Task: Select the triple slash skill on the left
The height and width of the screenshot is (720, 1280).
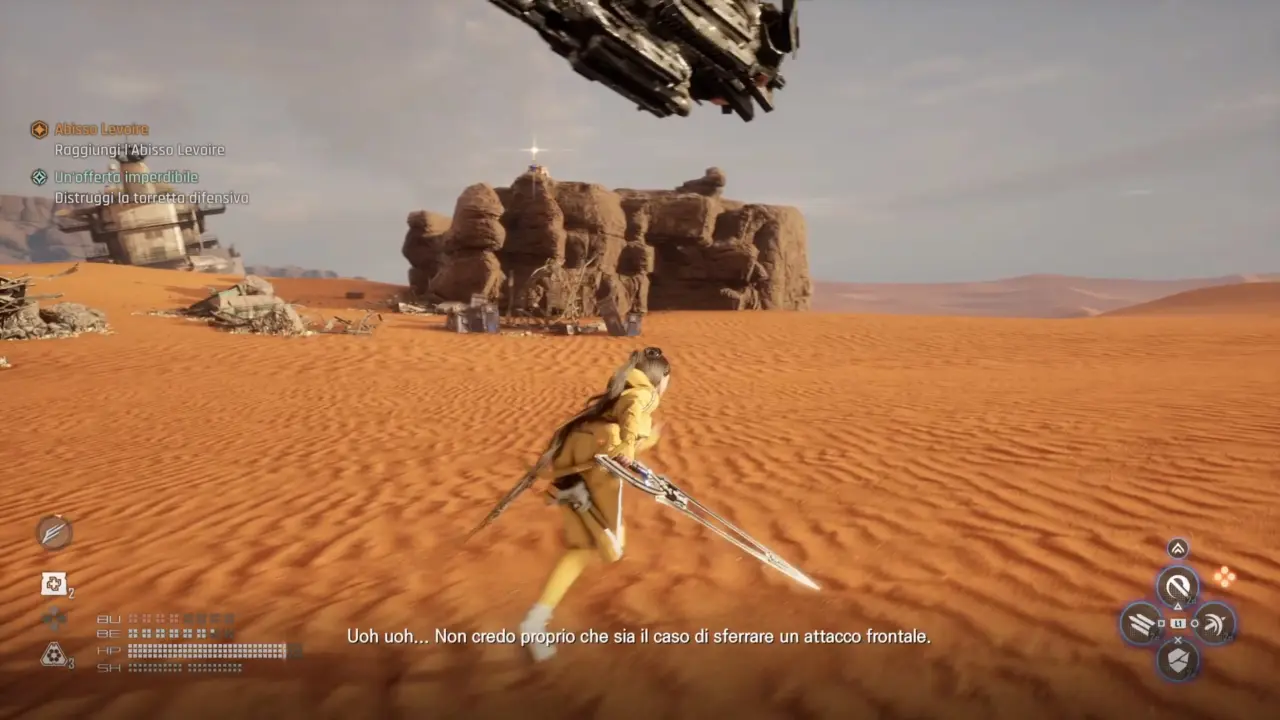Action: (x=1139, y=622)
